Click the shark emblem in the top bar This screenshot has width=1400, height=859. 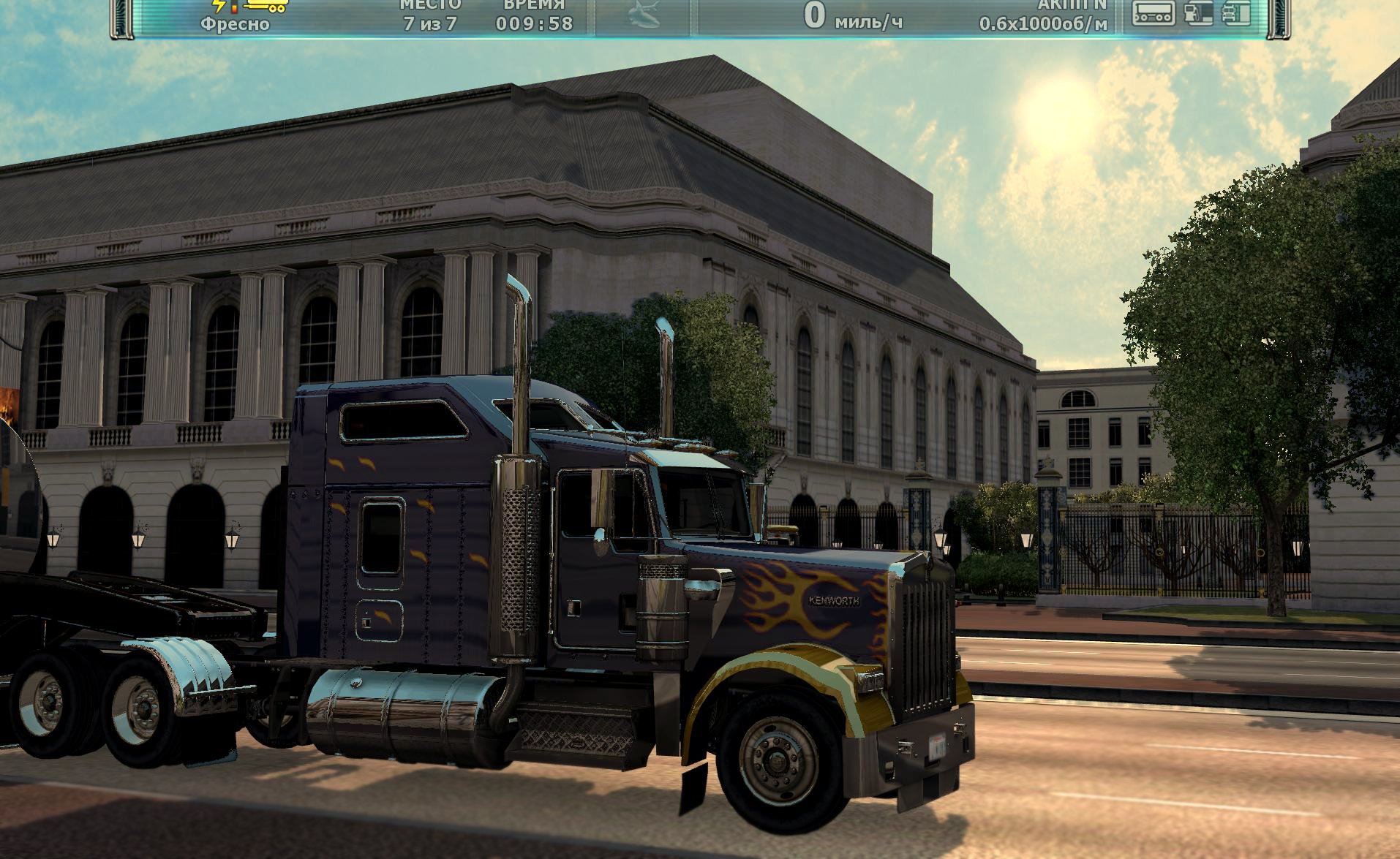coord(644,16)
